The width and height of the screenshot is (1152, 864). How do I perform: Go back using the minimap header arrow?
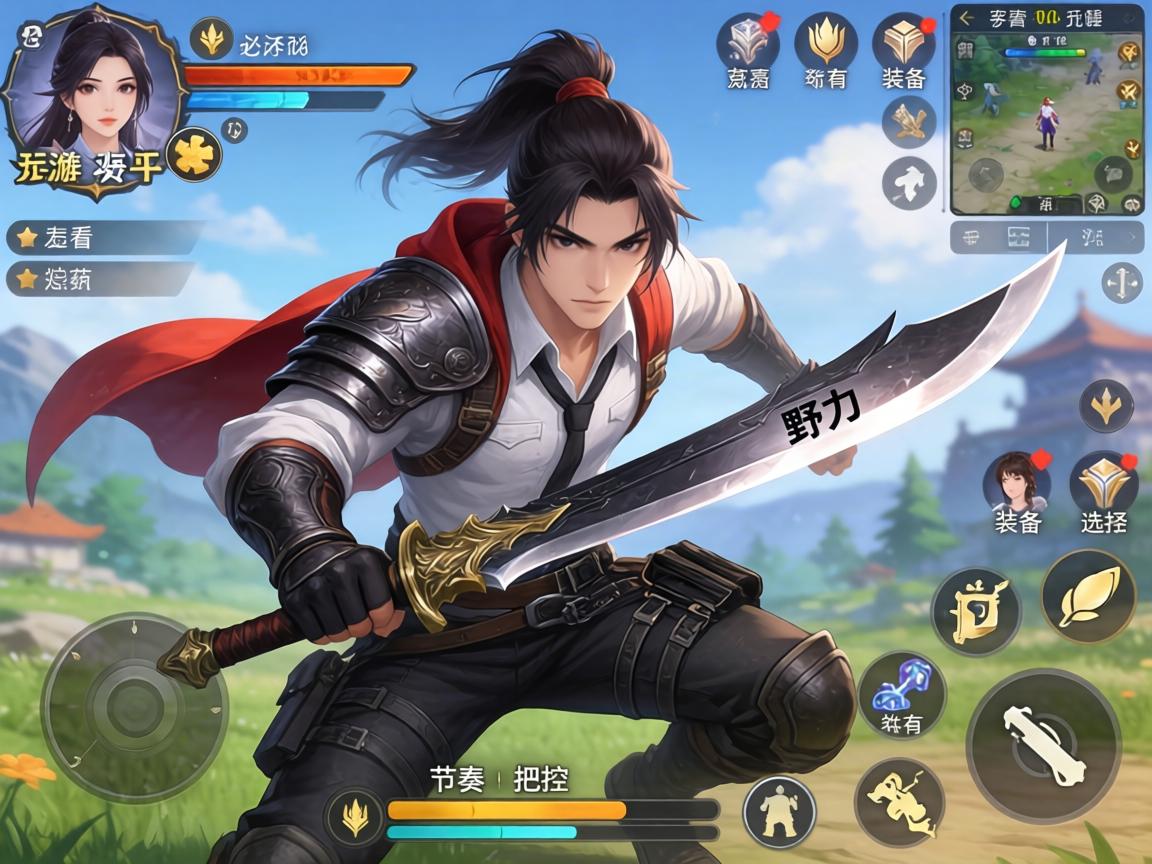point(966,17)
